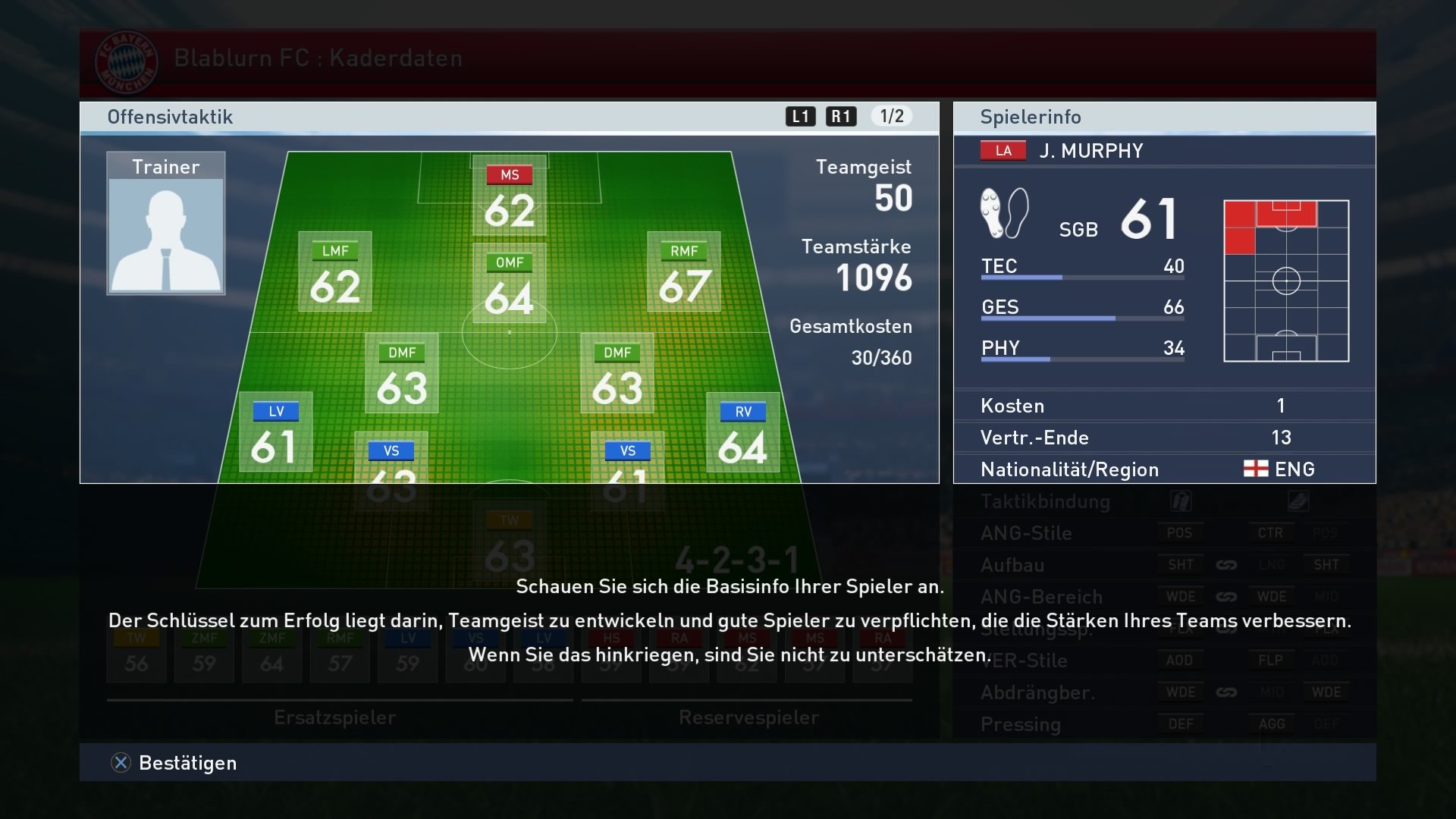Viewport: 1456px width, 819px height.
Task: Select the ENG nationality flag
Action: (x=1254, y=469)
